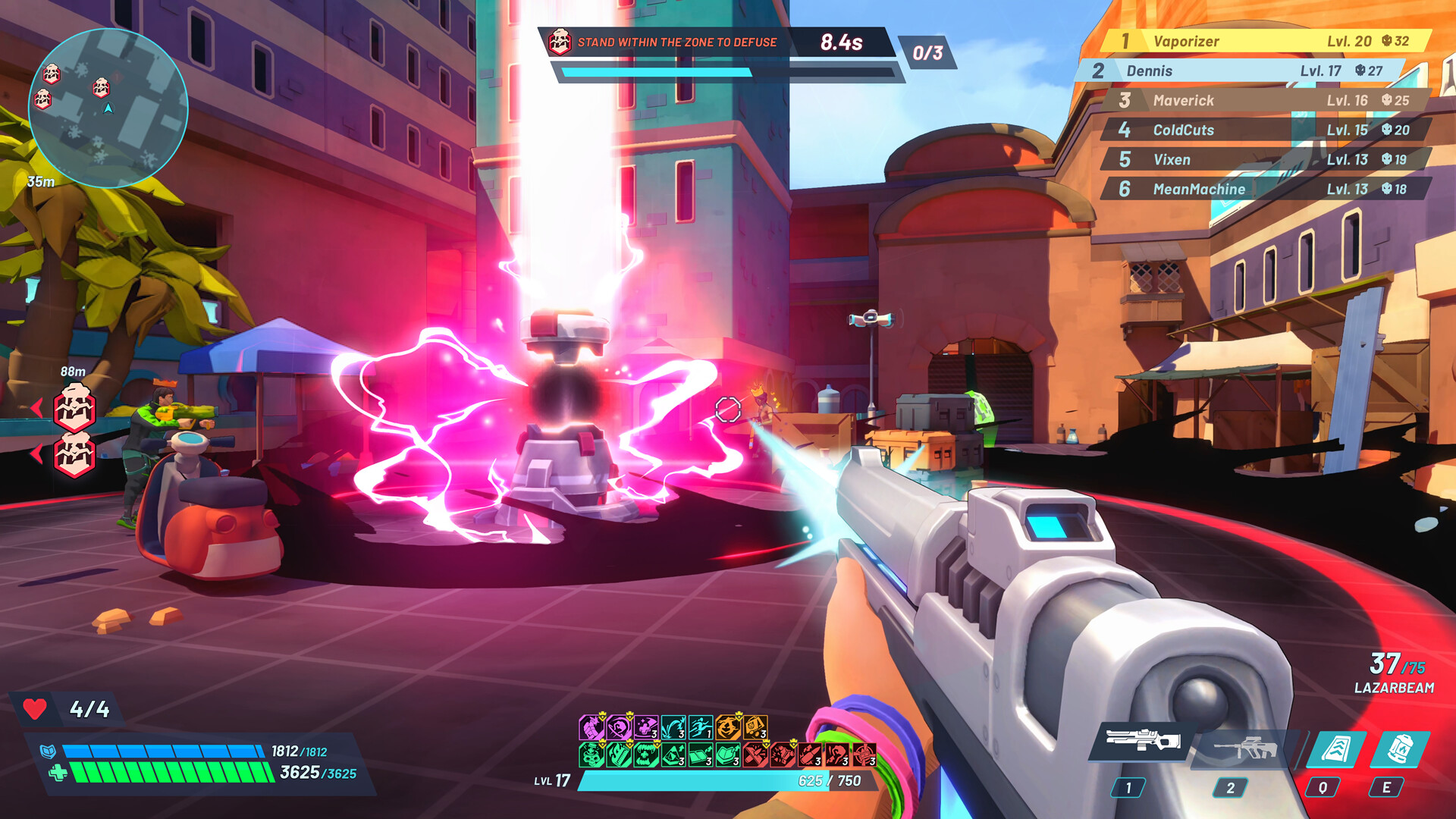Click the heart icon beside the 4/4 health
This screenshot has width=1456, height=819.
point(35,708)
